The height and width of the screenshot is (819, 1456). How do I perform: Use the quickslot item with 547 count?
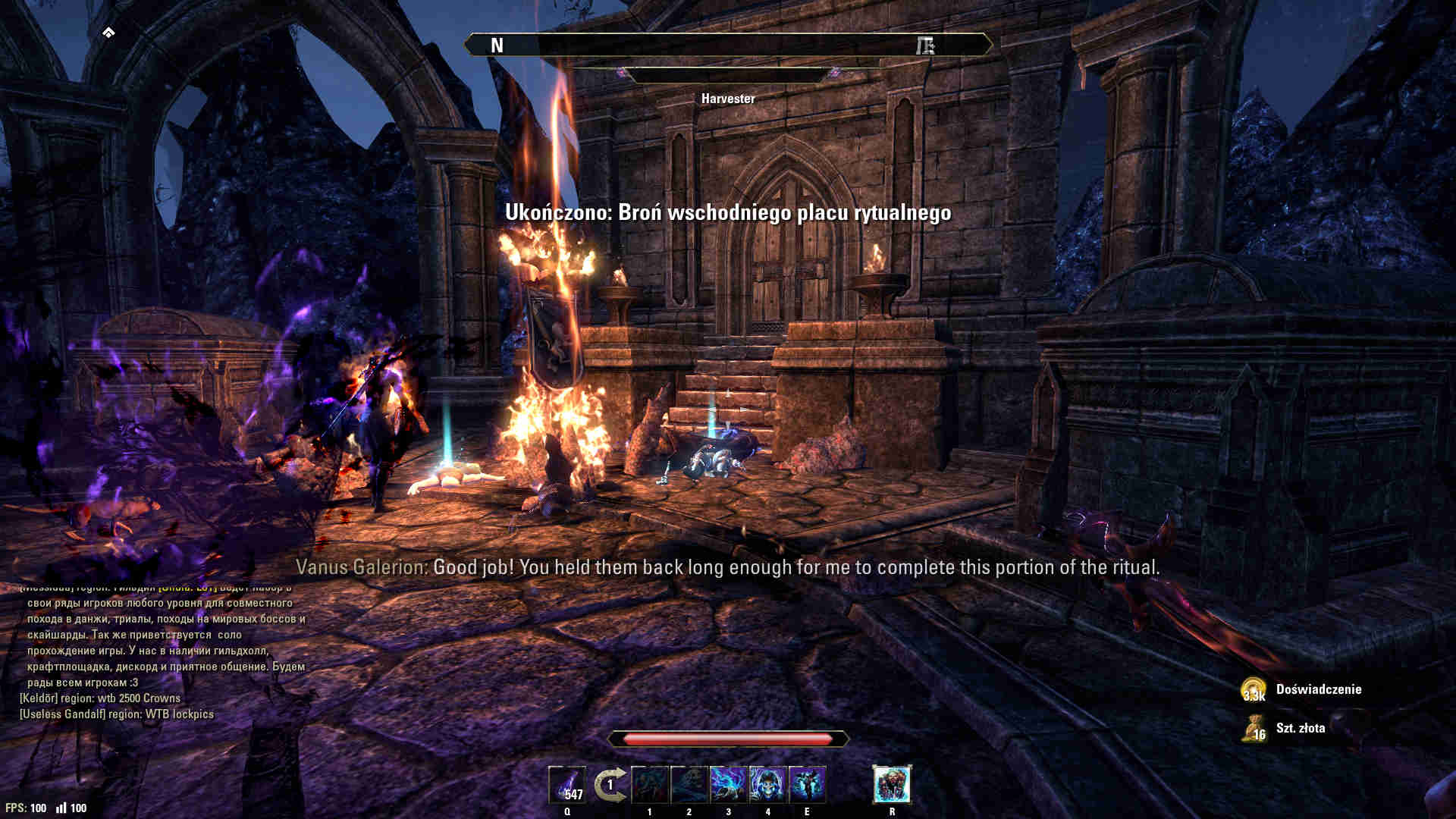pos(567,785)
